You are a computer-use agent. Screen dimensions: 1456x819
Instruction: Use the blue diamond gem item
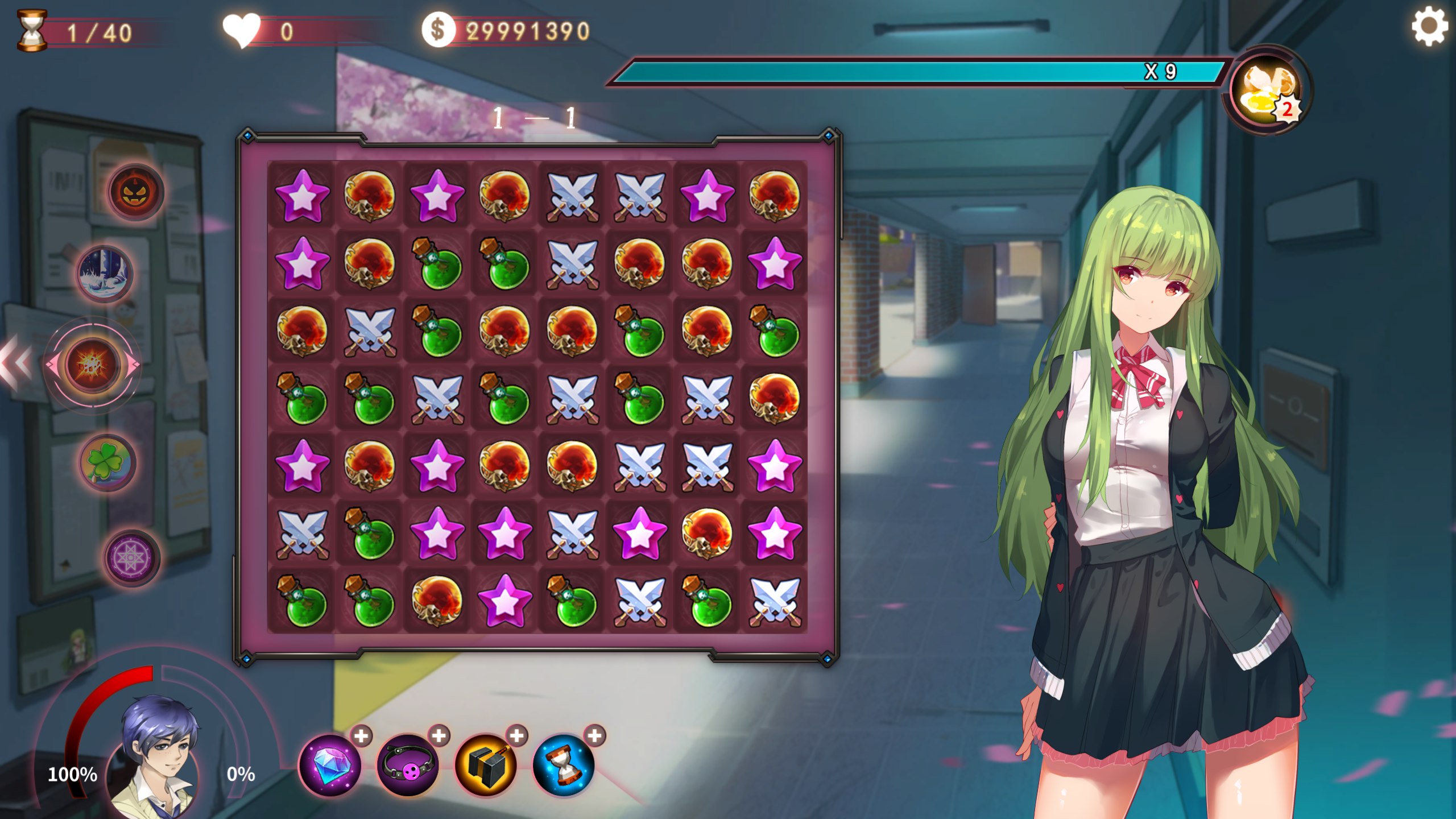click(x=330, y=764)
